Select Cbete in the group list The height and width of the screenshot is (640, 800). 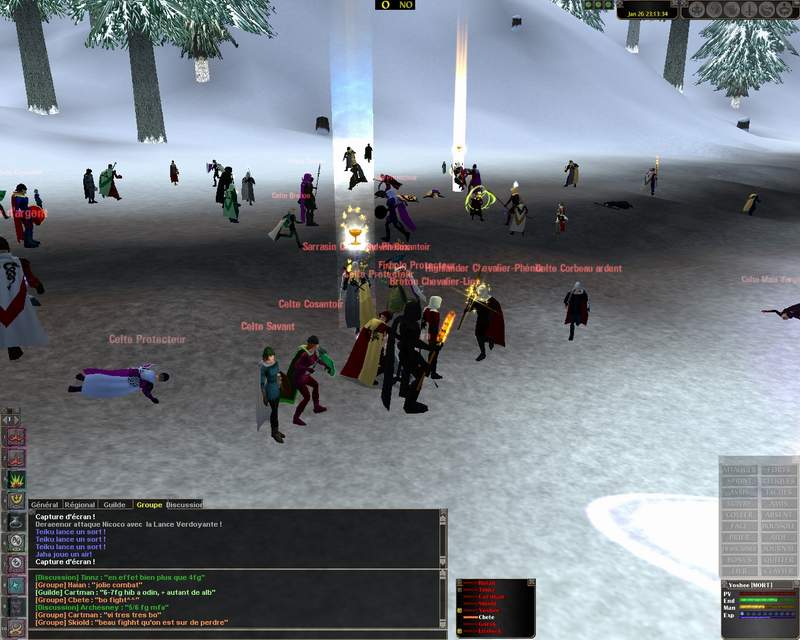coord(487,617)
